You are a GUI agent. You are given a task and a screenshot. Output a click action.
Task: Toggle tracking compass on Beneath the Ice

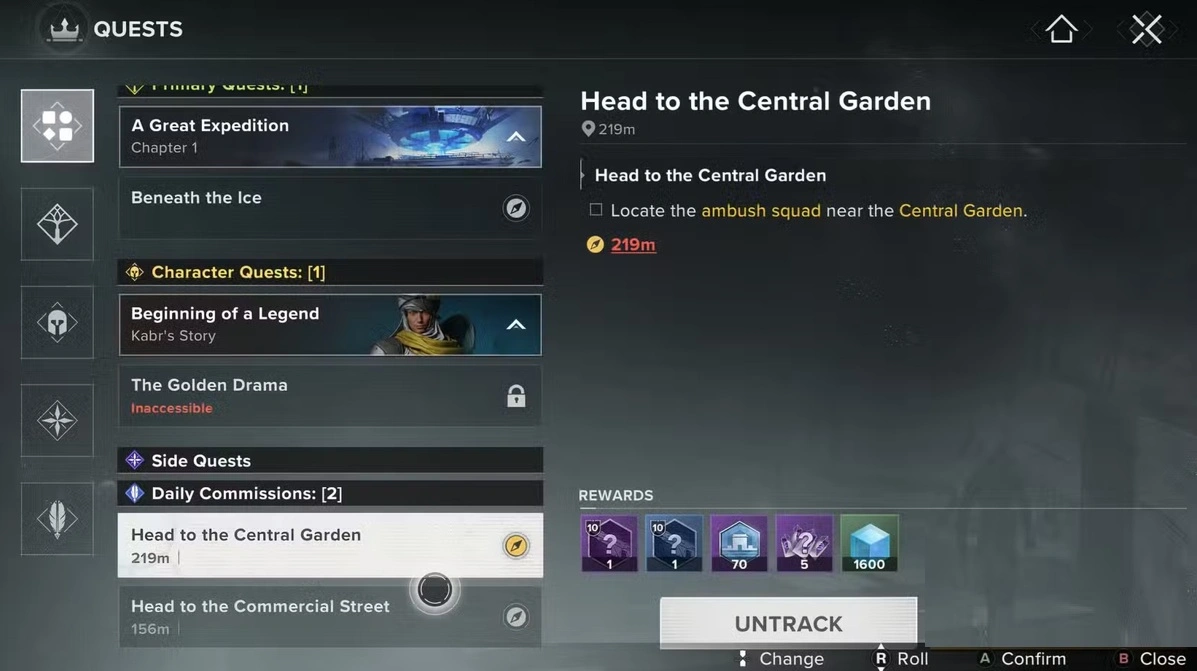pos(516,208)
